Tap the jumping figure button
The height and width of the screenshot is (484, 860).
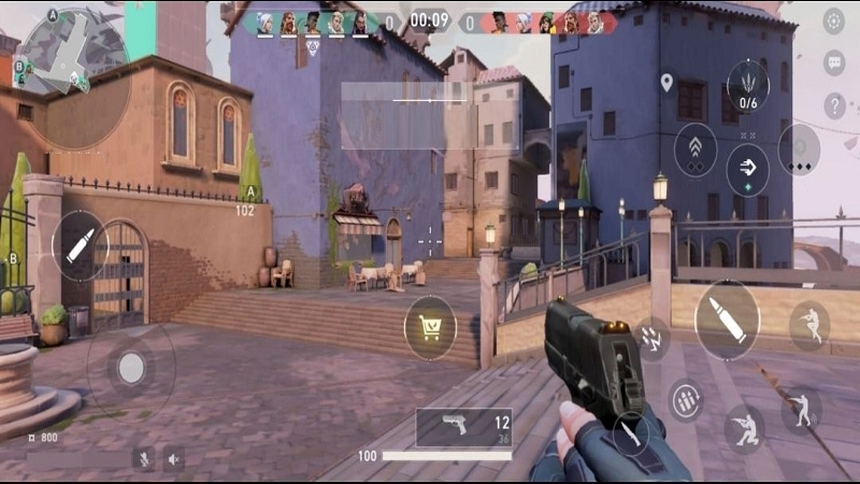(x=808, y=325)
